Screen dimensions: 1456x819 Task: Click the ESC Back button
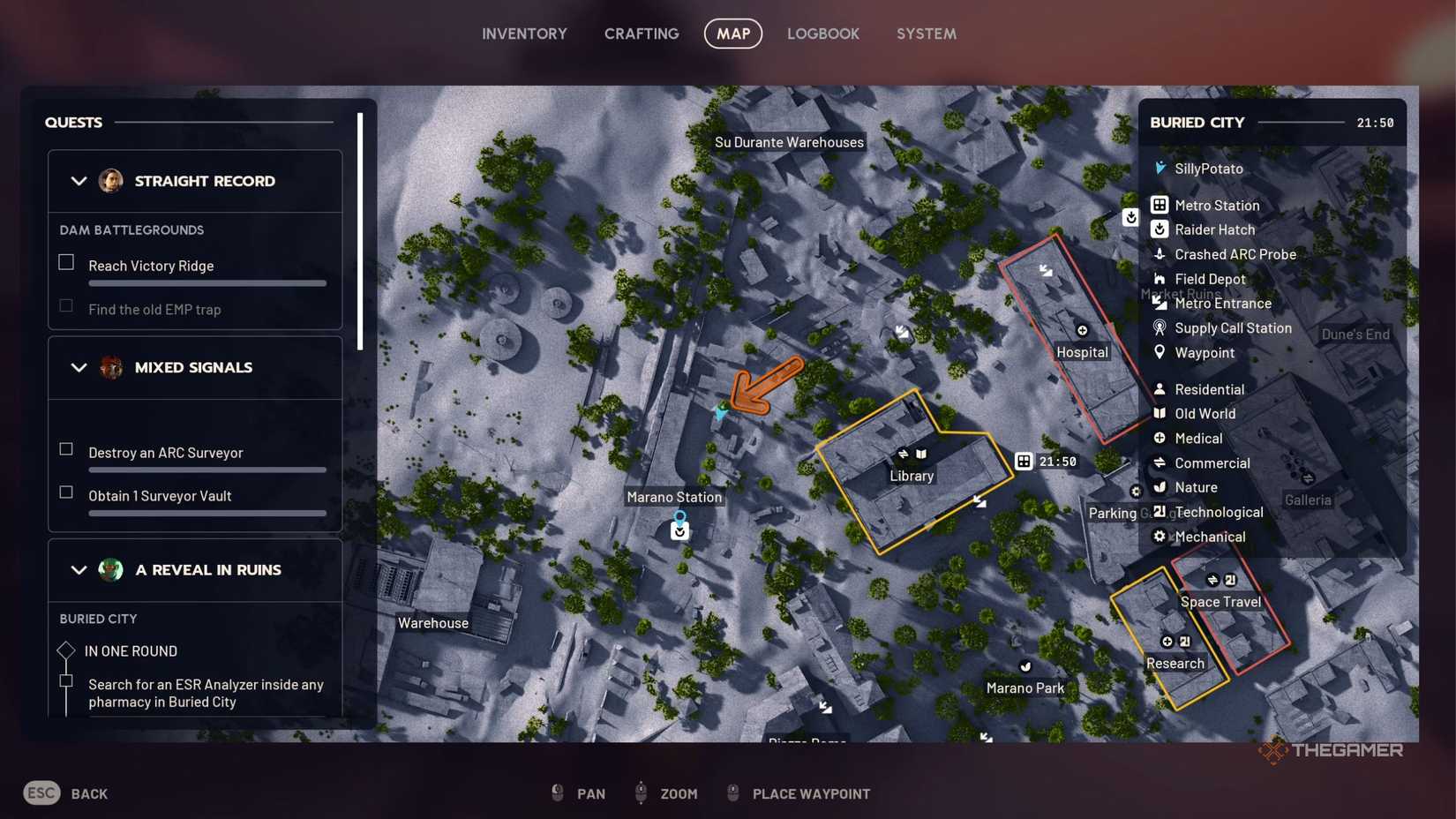click(41, 793)
